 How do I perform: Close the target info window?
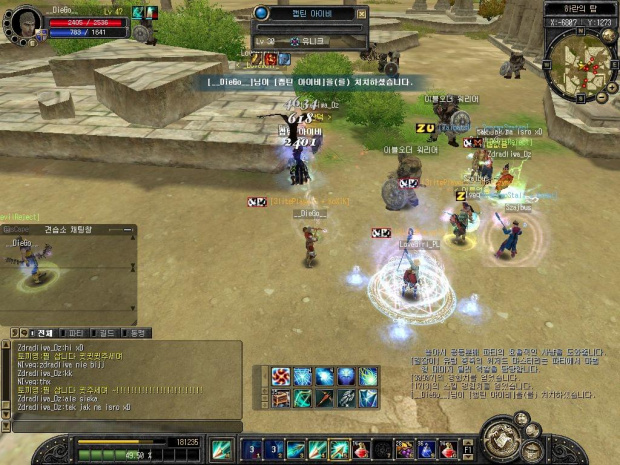[x=360, y=14]
